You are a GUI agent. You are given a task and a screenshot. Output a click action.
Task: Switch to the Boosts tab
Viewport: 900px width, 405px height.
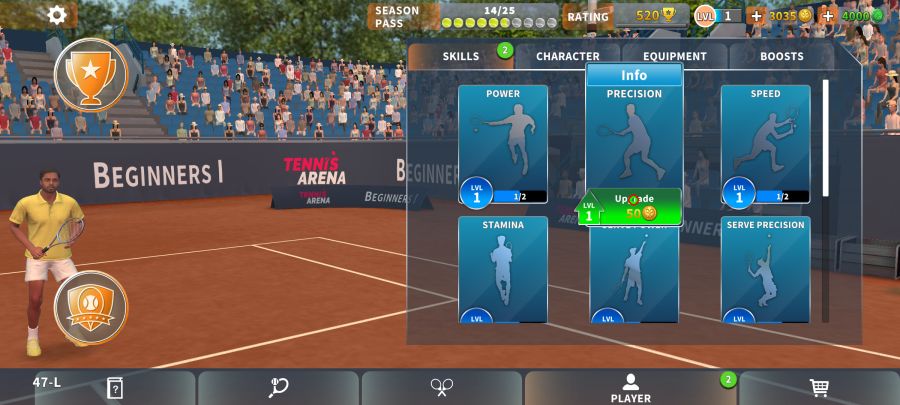point(781,57)
